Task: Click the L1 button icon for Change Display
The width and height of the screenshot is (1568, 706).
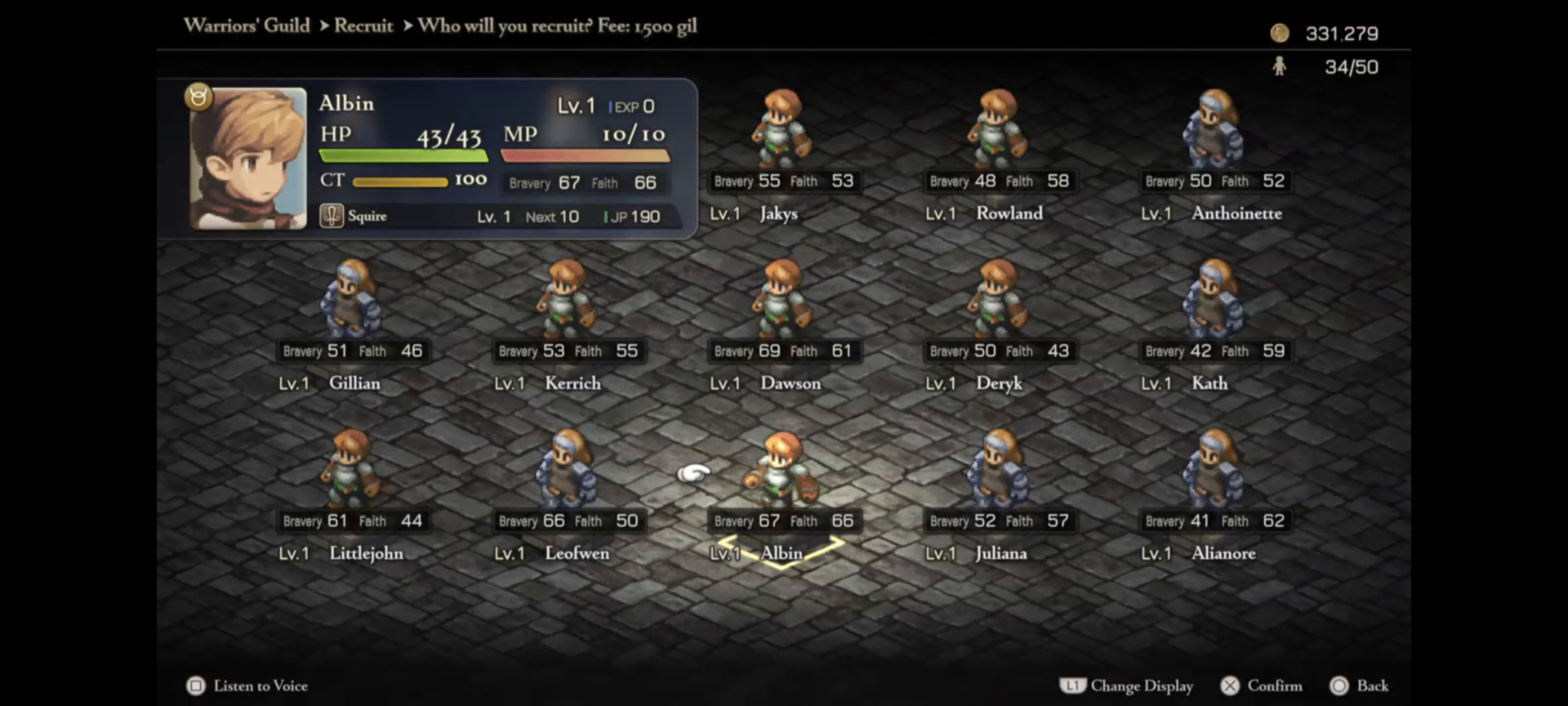Action: coord(1073,686)
